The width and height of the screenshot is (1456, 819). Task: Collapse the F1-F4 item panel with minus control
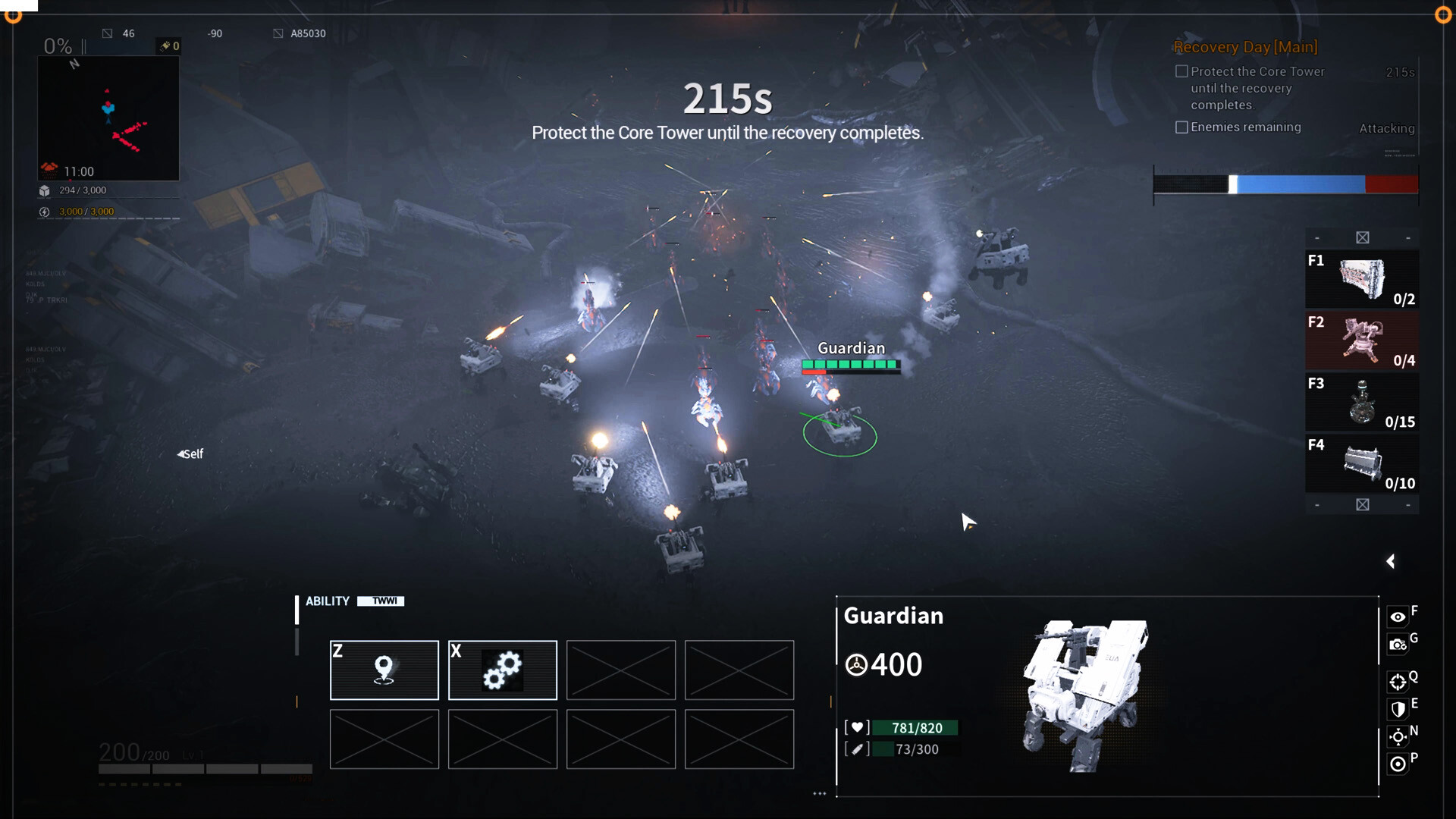click(x=1316, y=237)
